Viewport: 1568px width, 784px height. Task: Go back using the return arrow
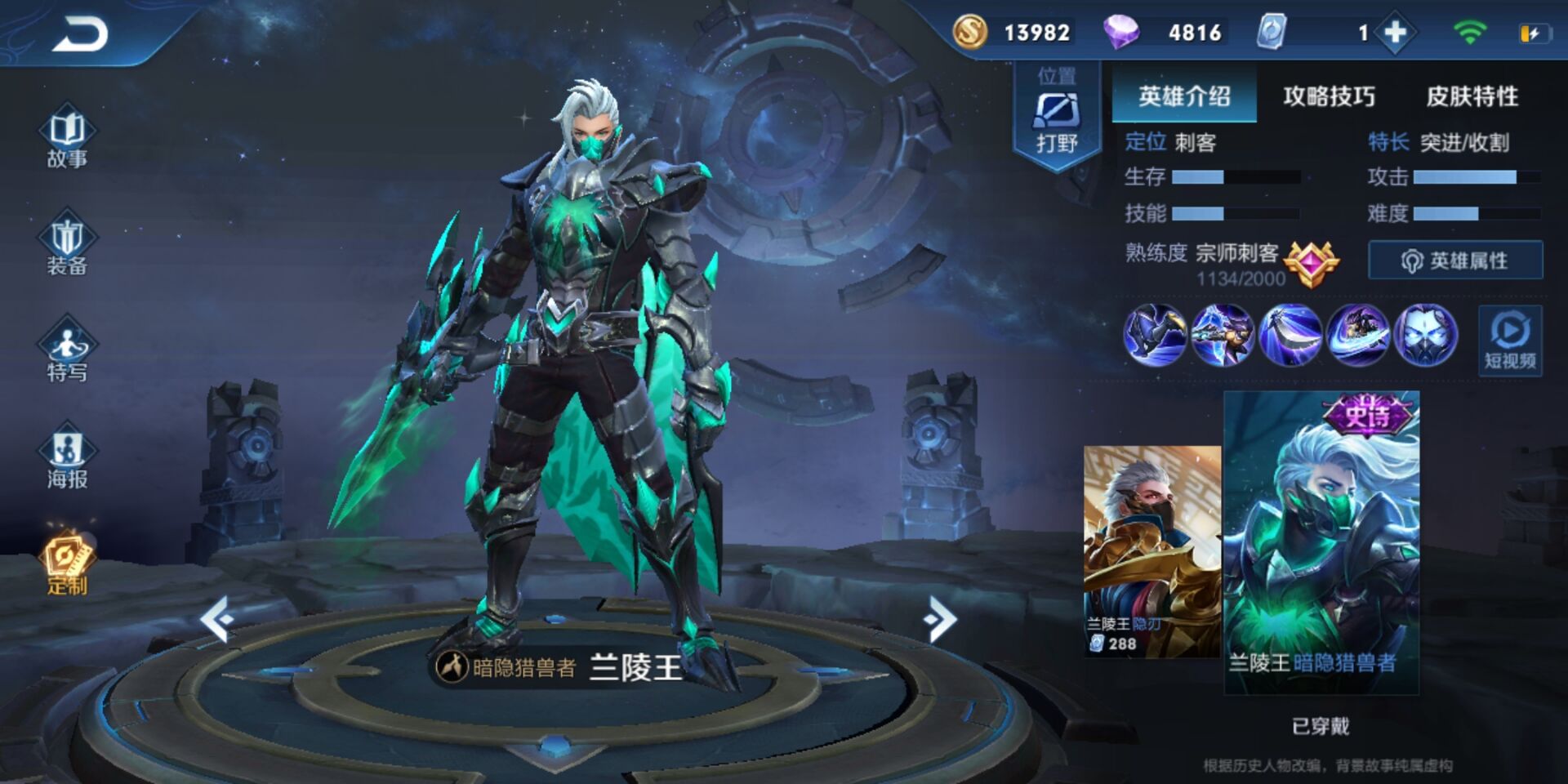[80, 34]
